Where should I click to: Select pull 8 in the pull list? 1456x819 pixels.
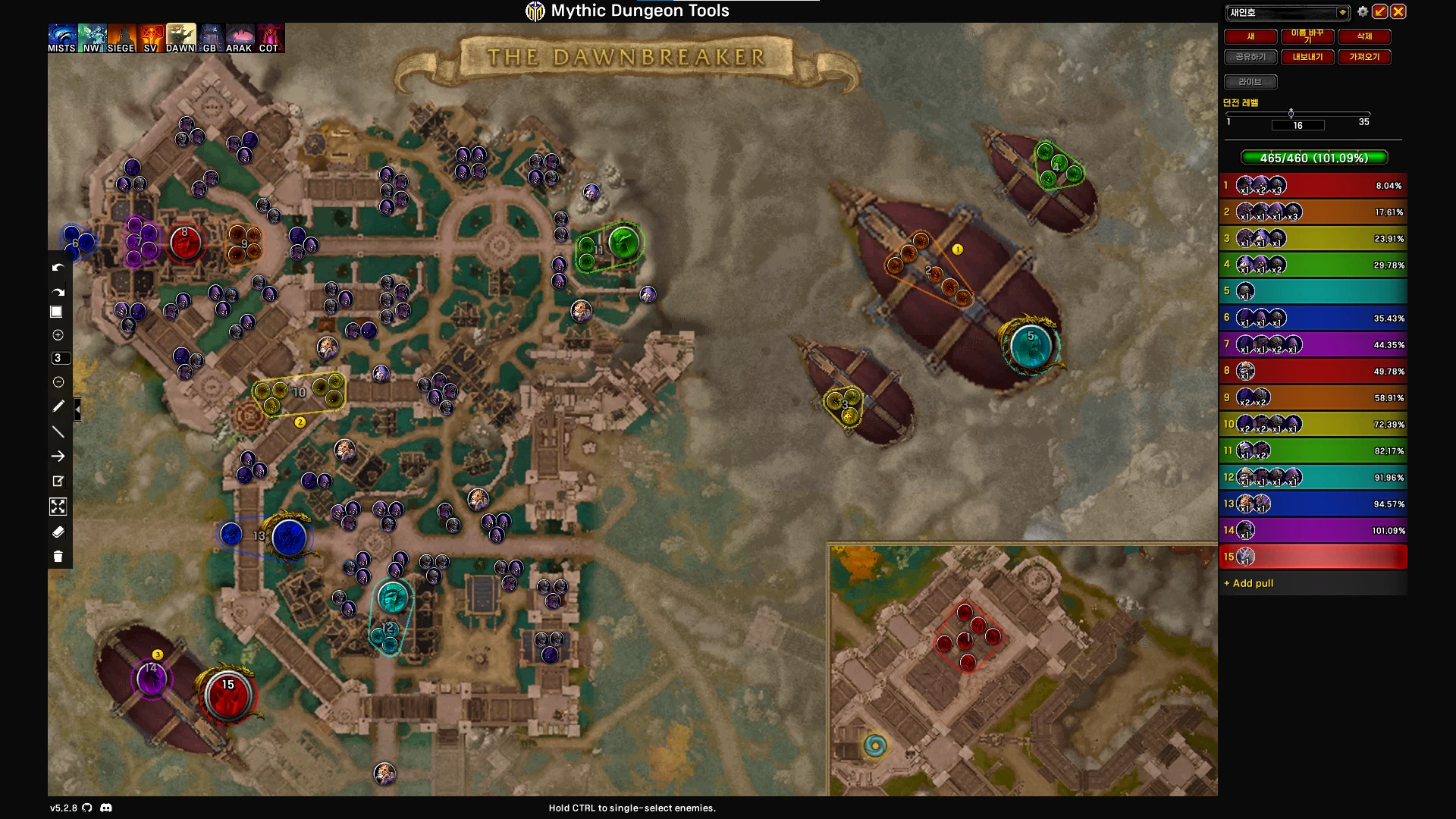pyautogui.click(x=1313, y=371)
